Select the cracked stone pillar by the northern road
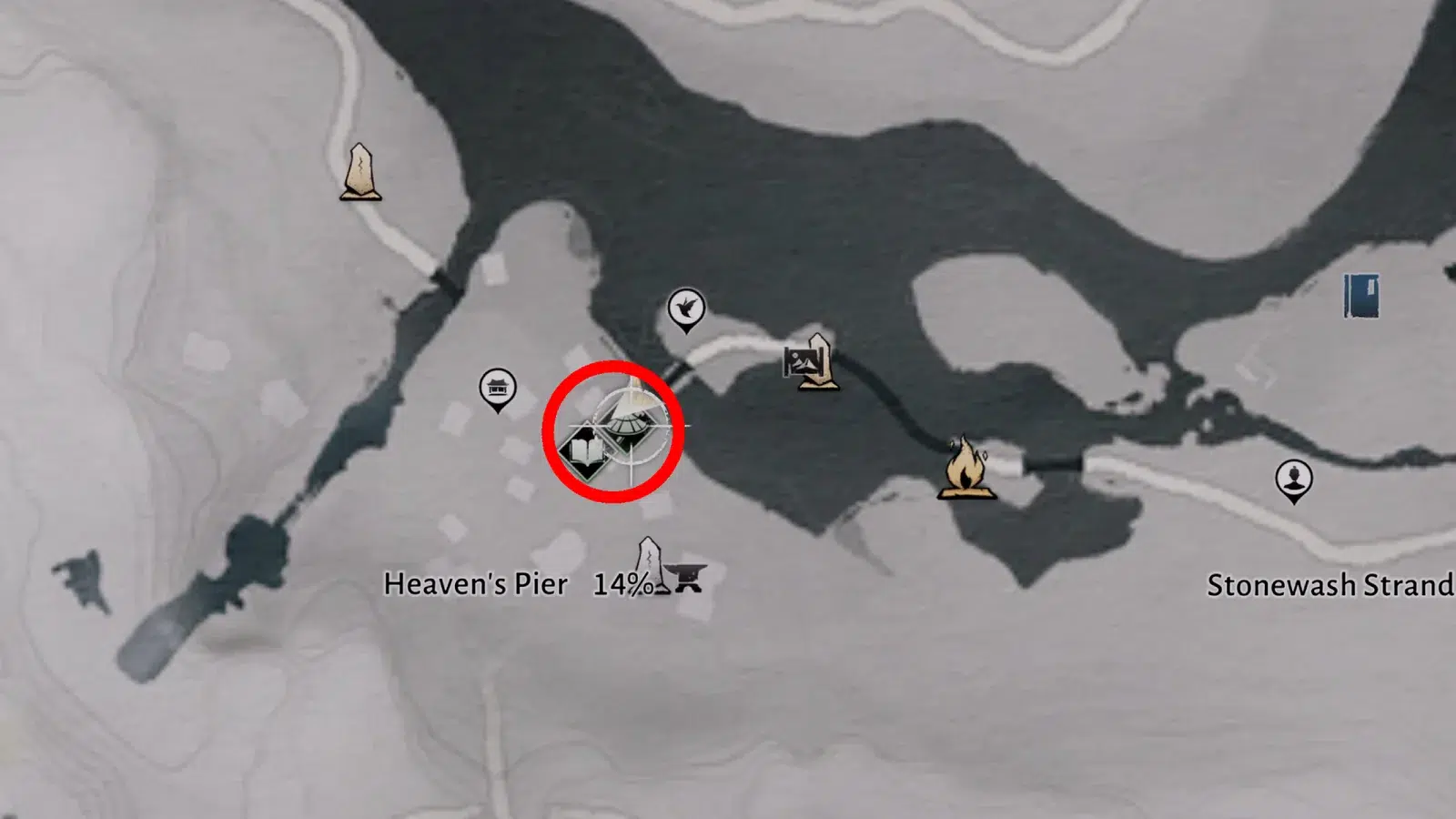 click(x=360, y=172)
